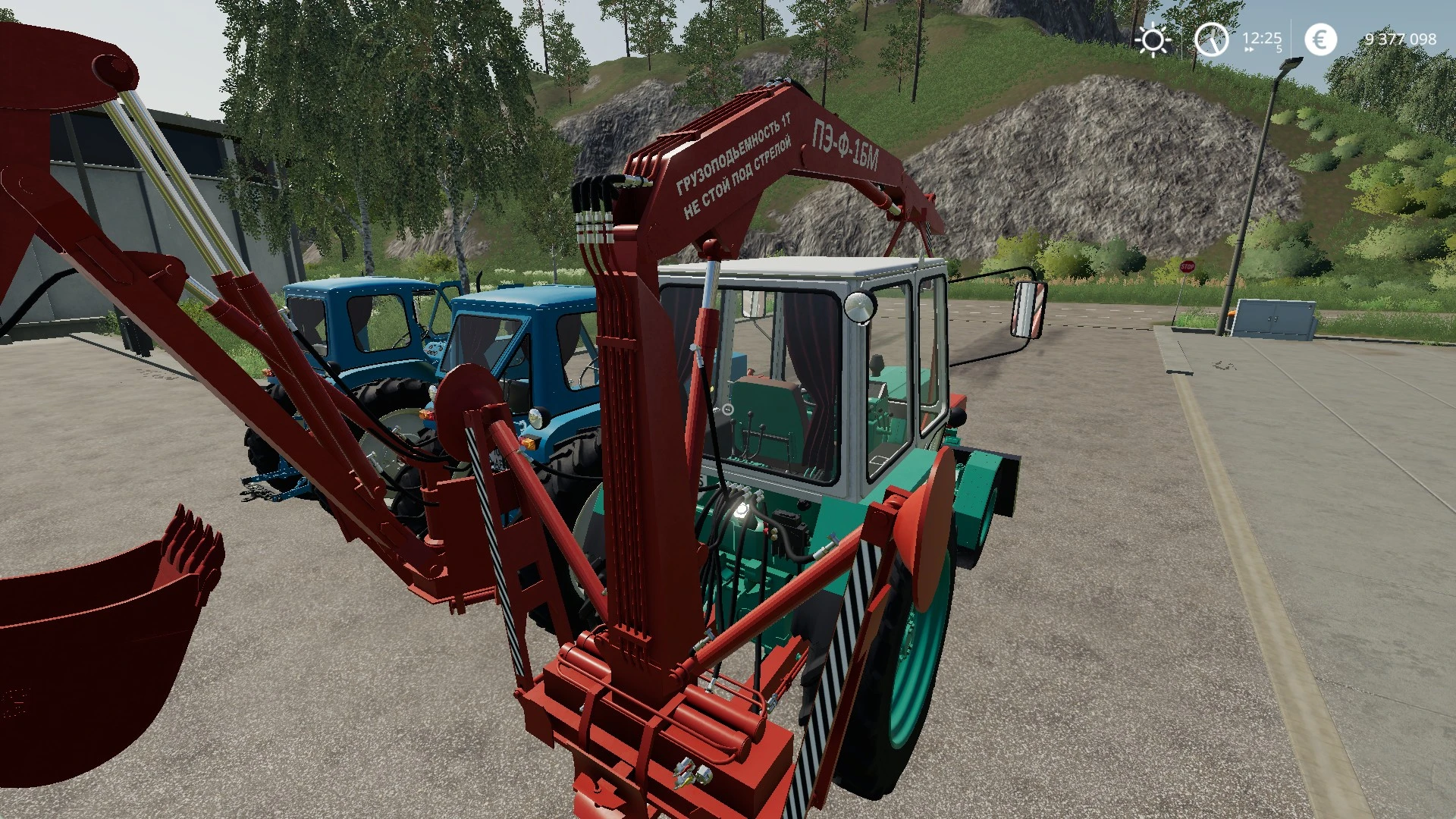
Task: Select the clock face icon
Action: click(1211, 39)
